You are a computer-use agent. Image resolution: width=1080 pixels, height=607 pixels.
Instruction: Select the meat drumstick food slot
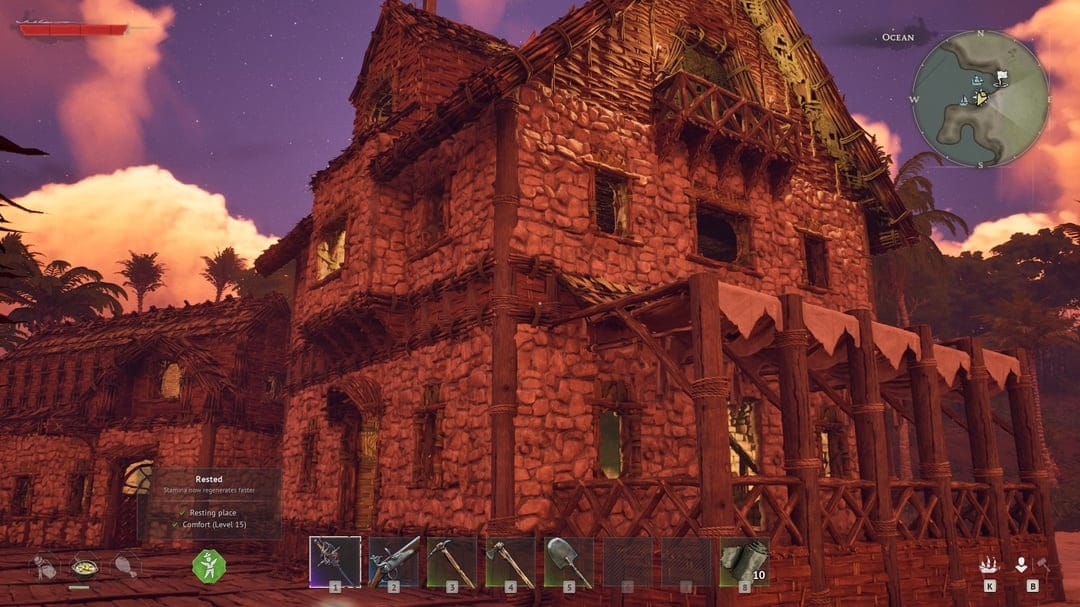coord(124,566)
